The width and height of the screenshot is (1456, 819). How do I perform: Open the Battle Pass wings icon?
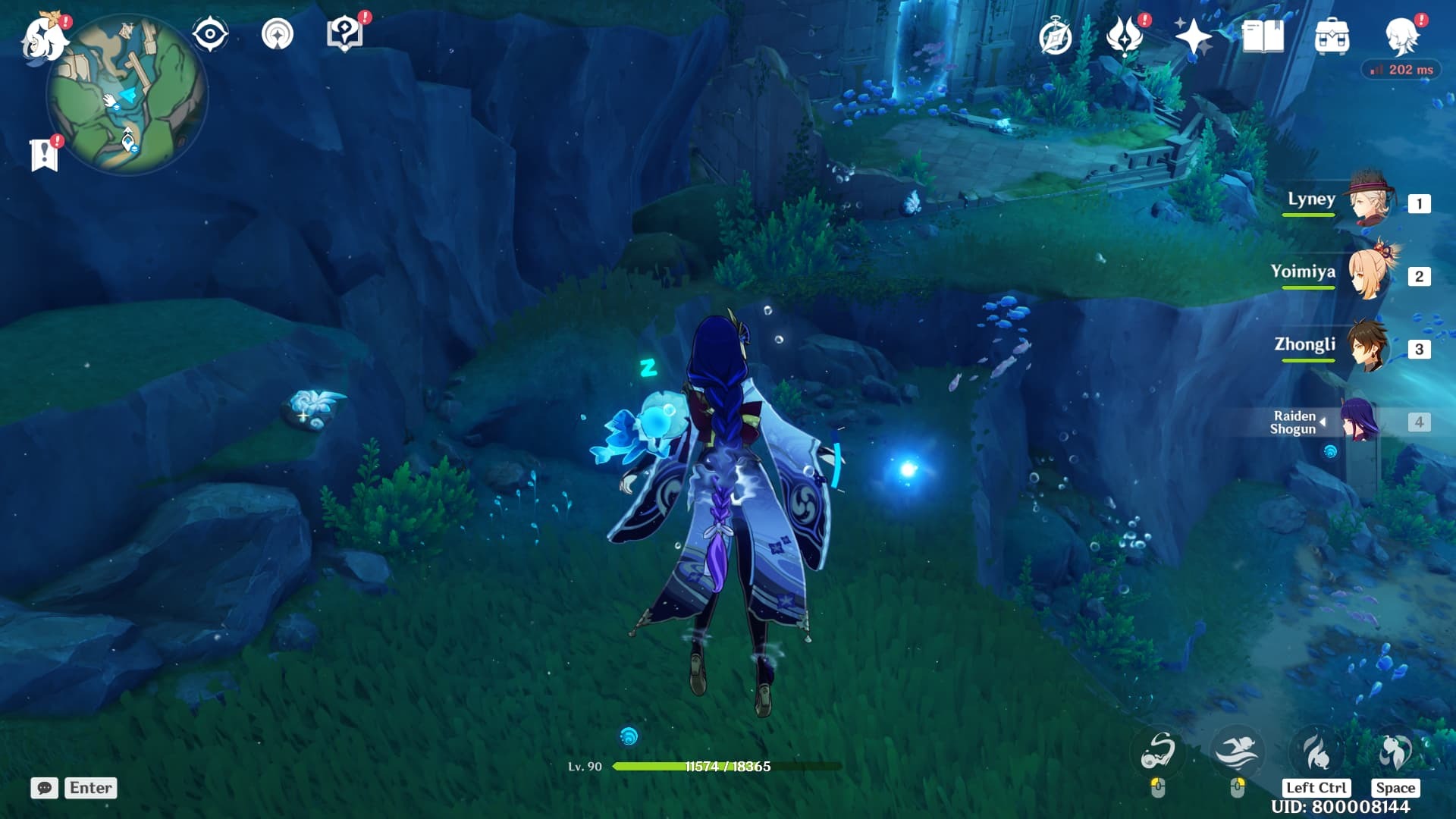(x=1126, y=33)
